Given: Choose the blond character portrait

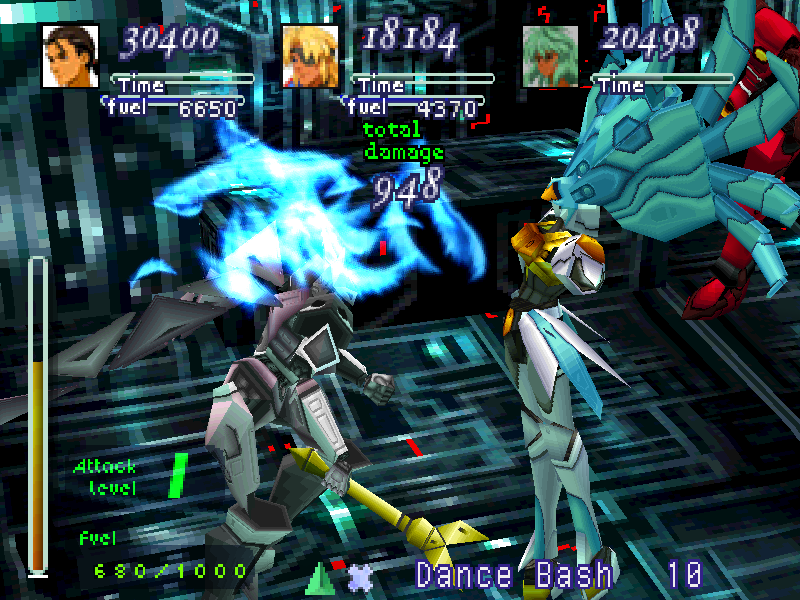Looking at the screenshot, I should 310,56.
